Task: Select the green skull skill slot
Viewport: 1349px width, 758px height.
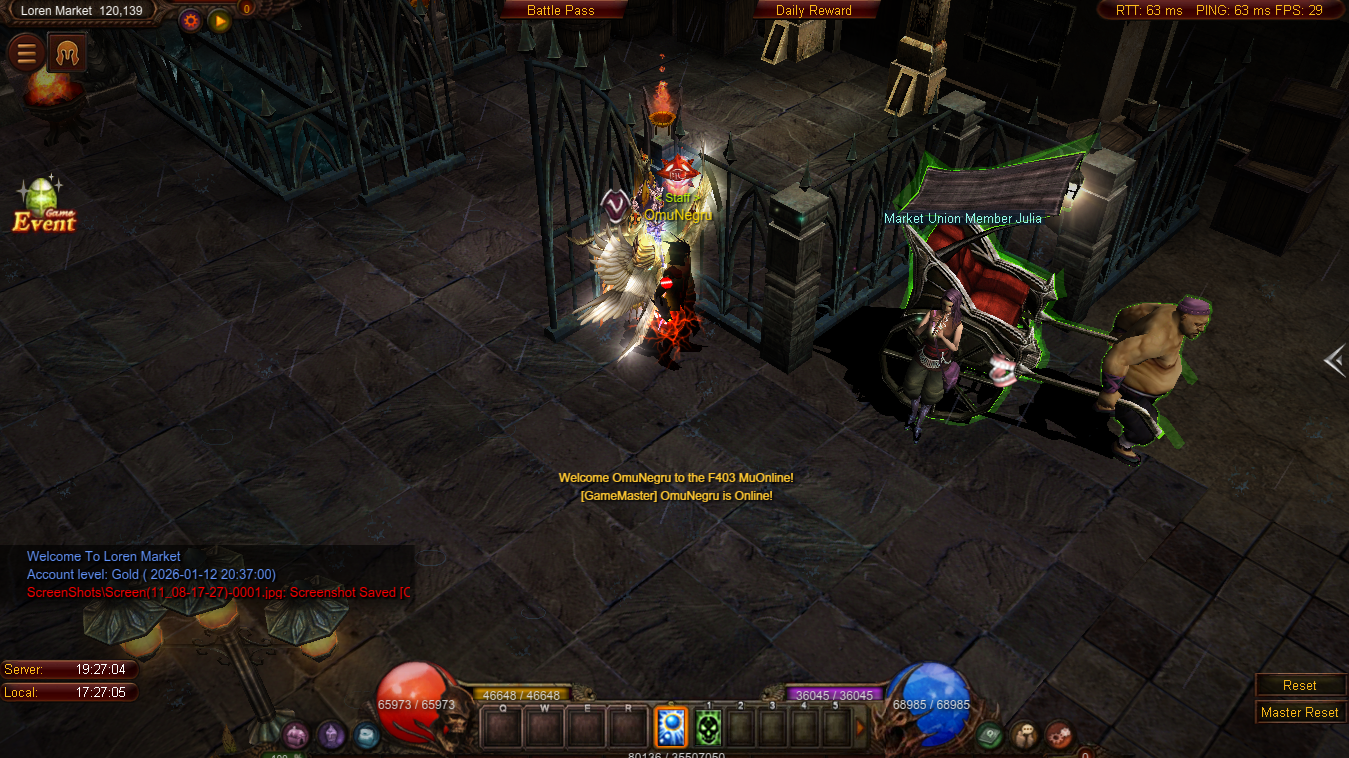Action: click(708, 728)
